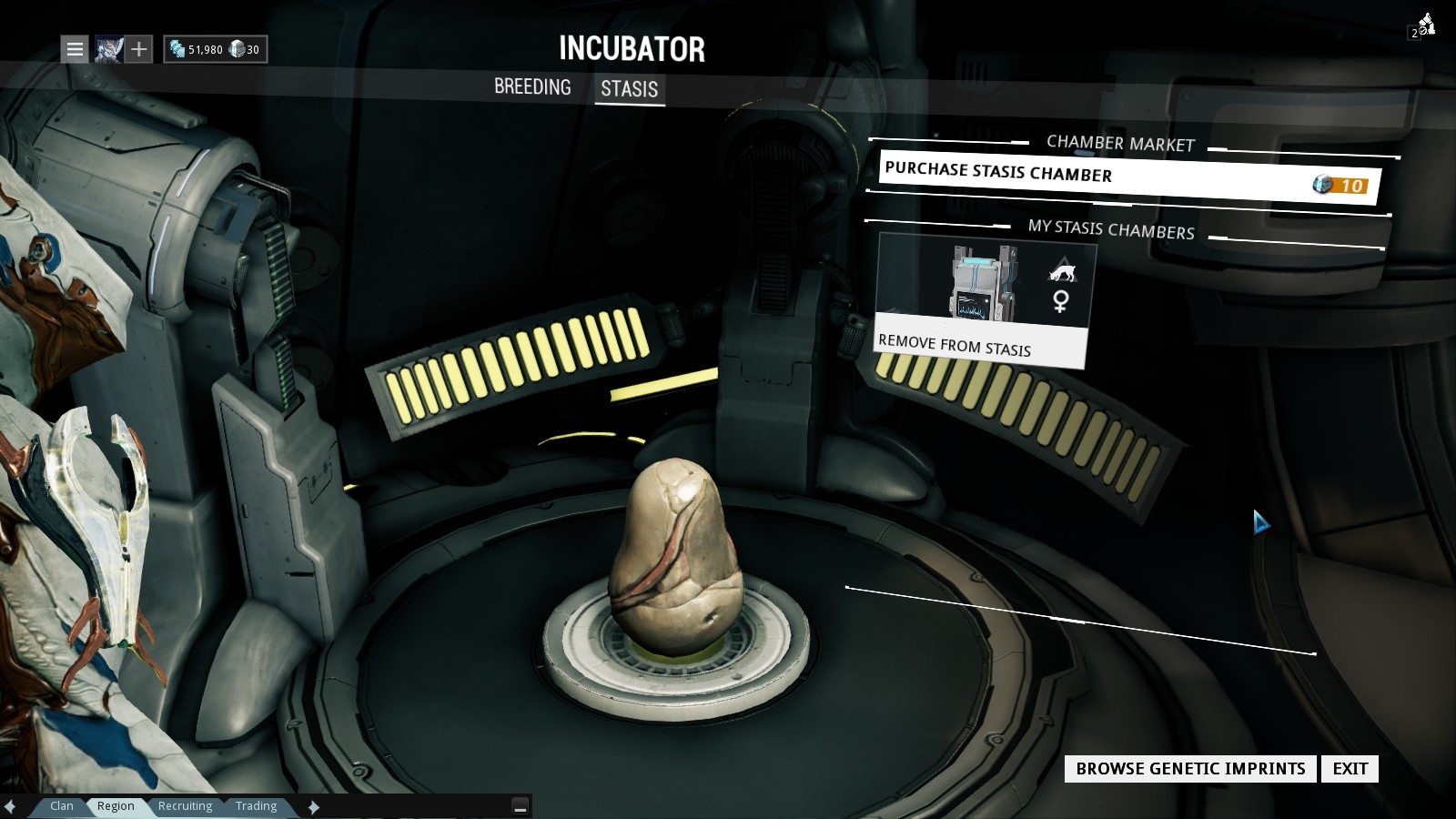Exit the Incubator screen
Viewport: 1456px width, 819px height.
pyautogui.click(x=1350, y=769)
